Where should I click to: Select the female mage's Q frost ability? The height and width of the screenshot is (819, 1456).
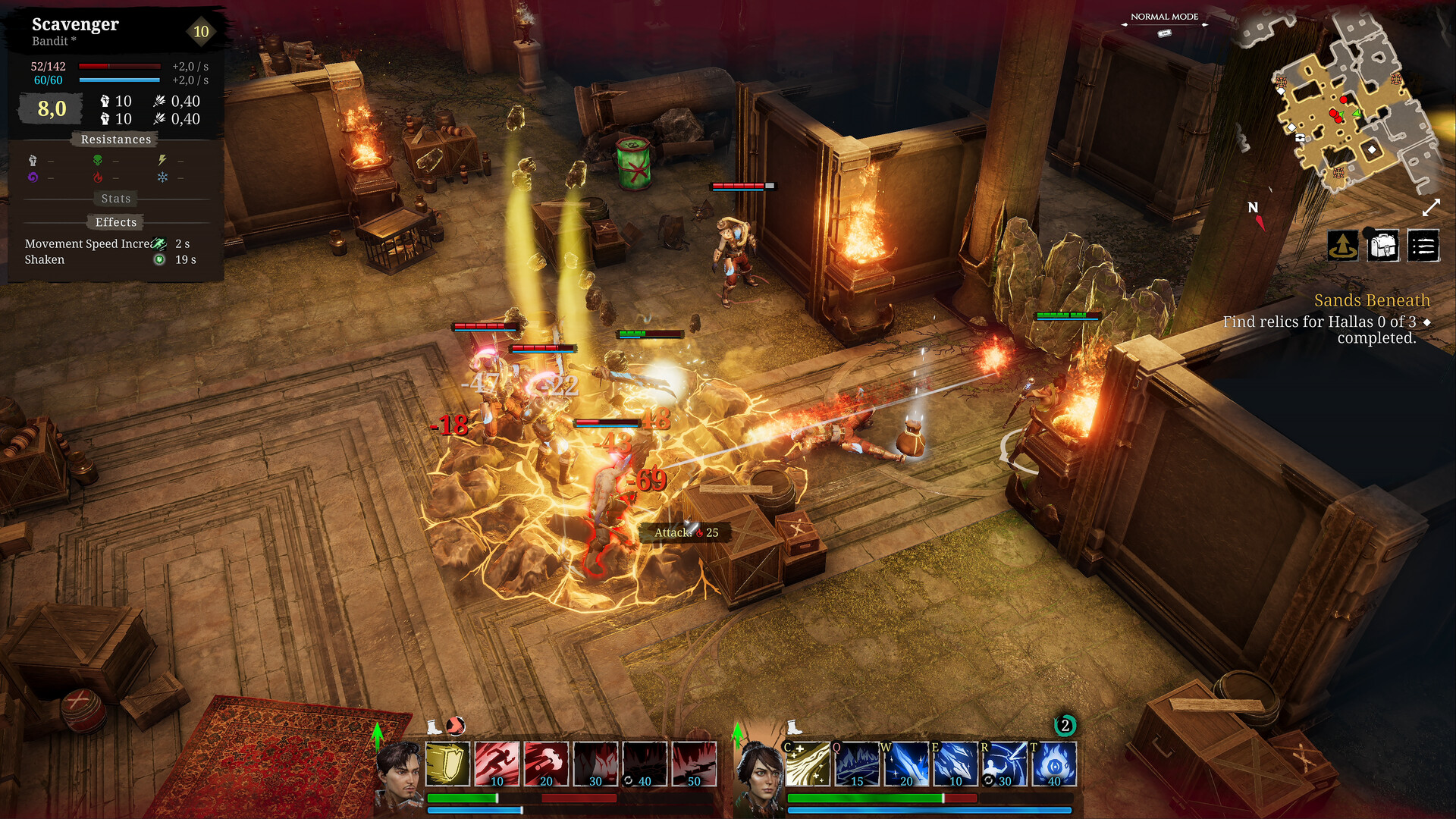pyautogui.click(x=857, y=765)
